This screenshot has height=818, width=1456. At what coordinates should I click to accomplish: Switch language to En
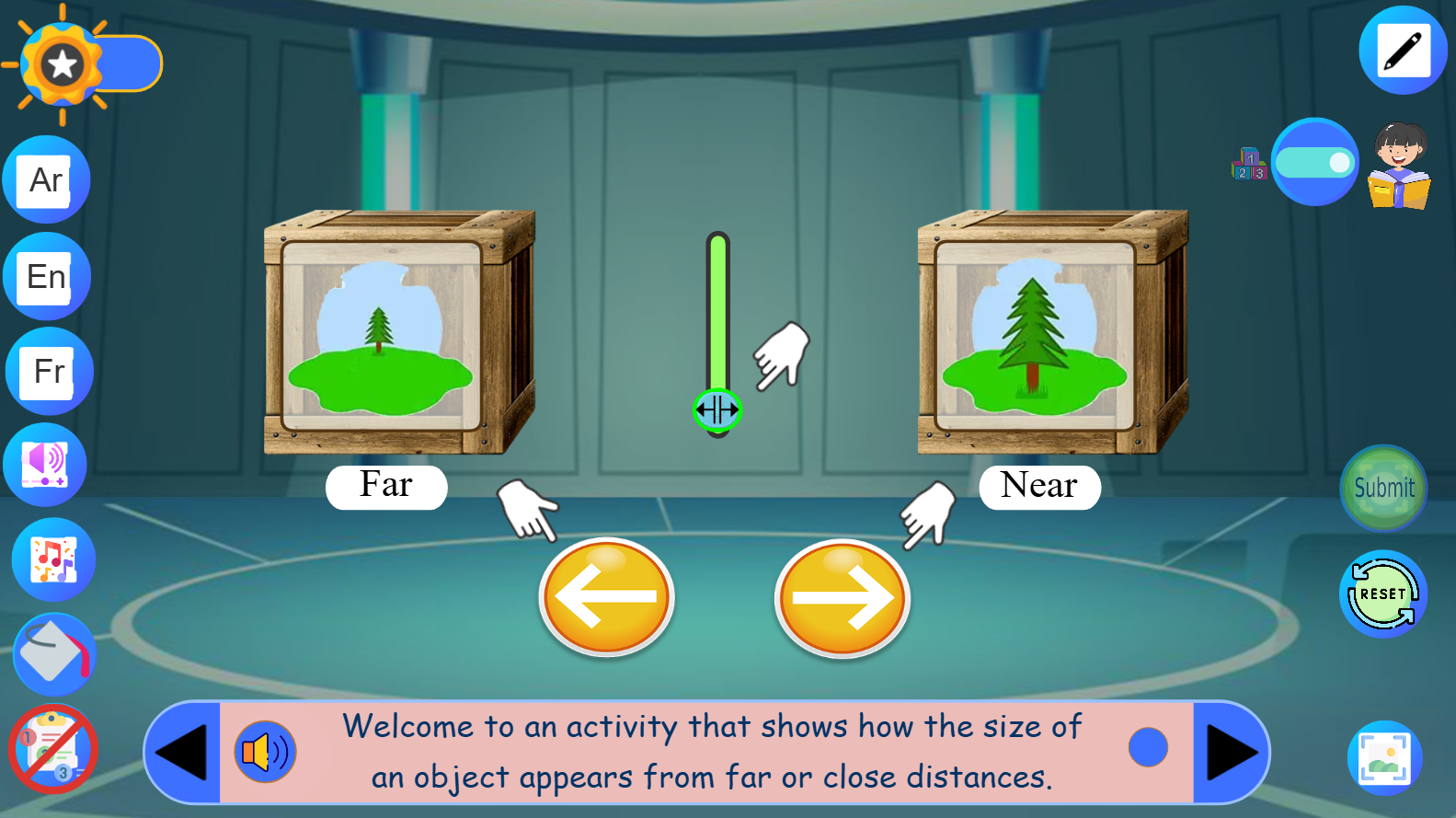(44, 275)
